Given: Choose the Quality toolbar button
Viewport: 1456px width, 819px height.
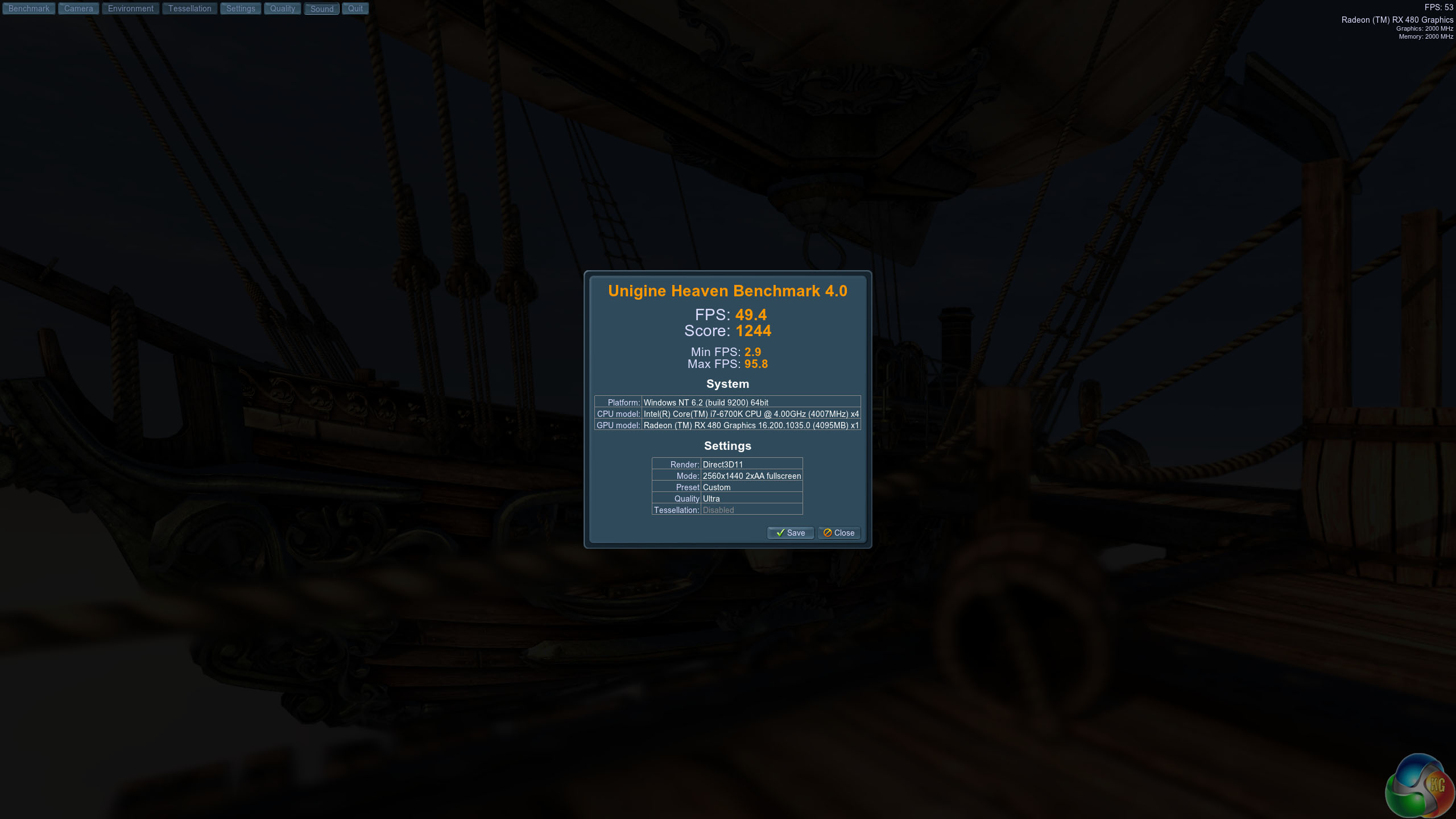Looking at the screenshot, I should coord(282,9).
